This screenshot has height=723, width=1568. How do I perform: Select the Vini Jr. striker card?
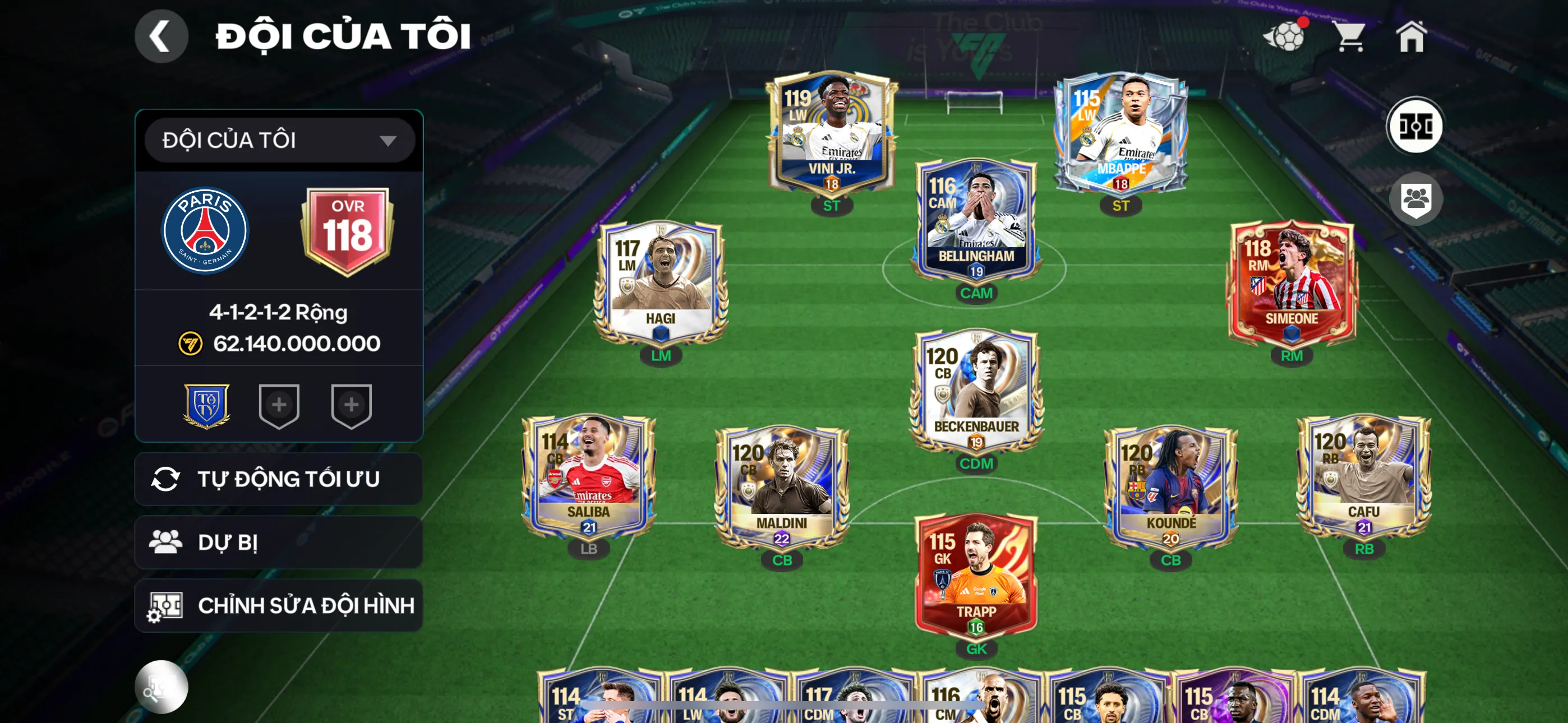(832, 134)
